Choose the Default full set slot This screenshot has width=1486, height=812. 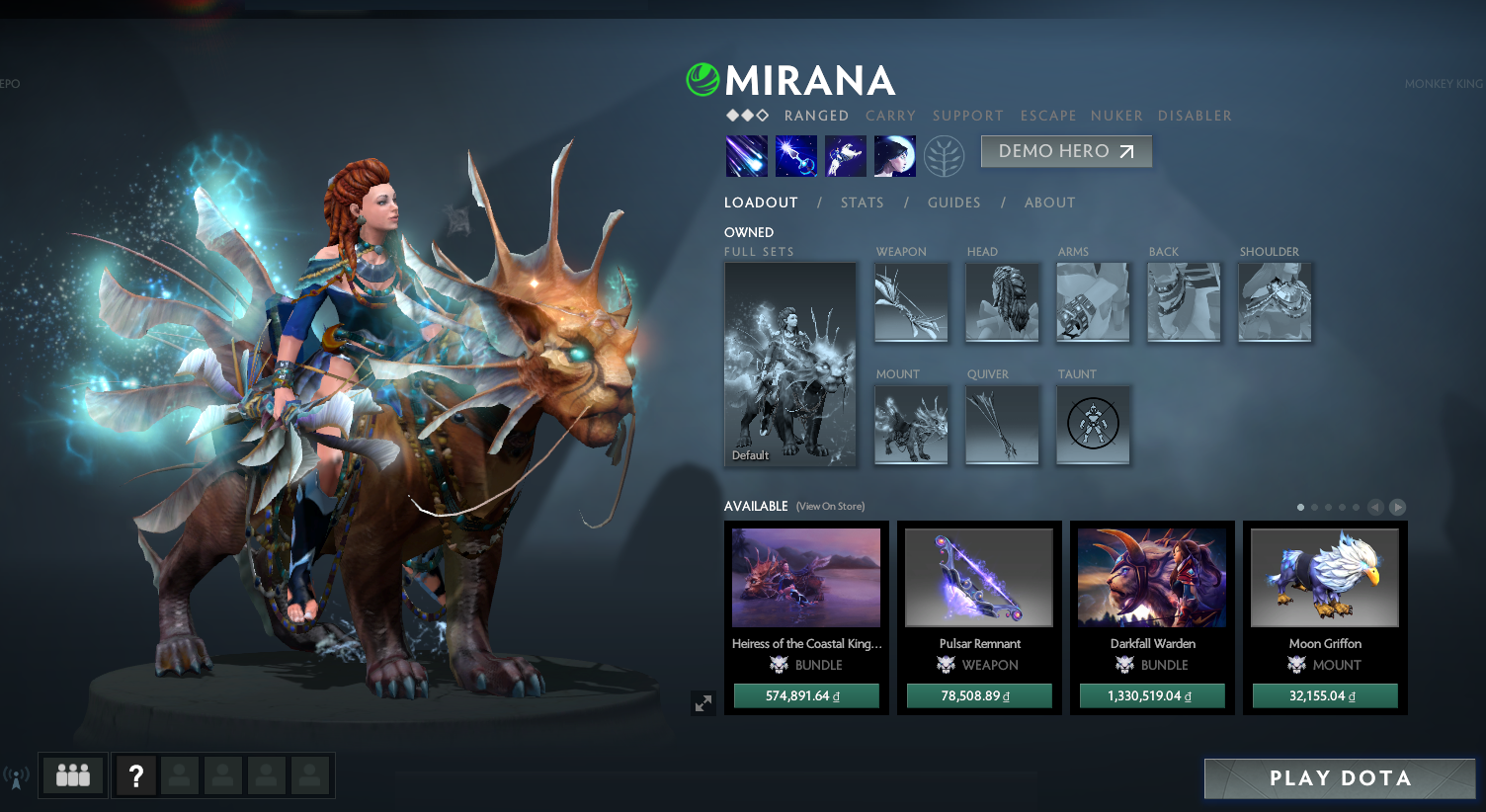point(790,364)
